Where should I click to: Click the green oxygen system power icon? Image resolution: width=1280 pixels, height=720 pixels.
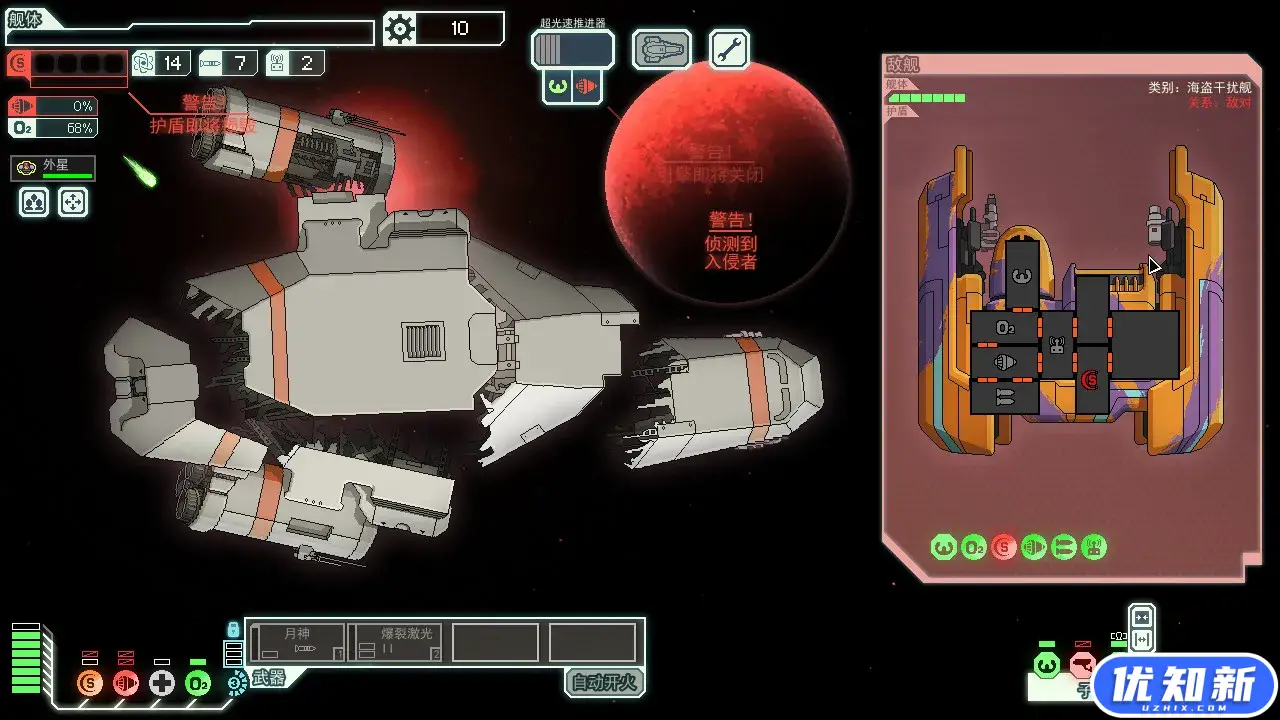point(198,684)
